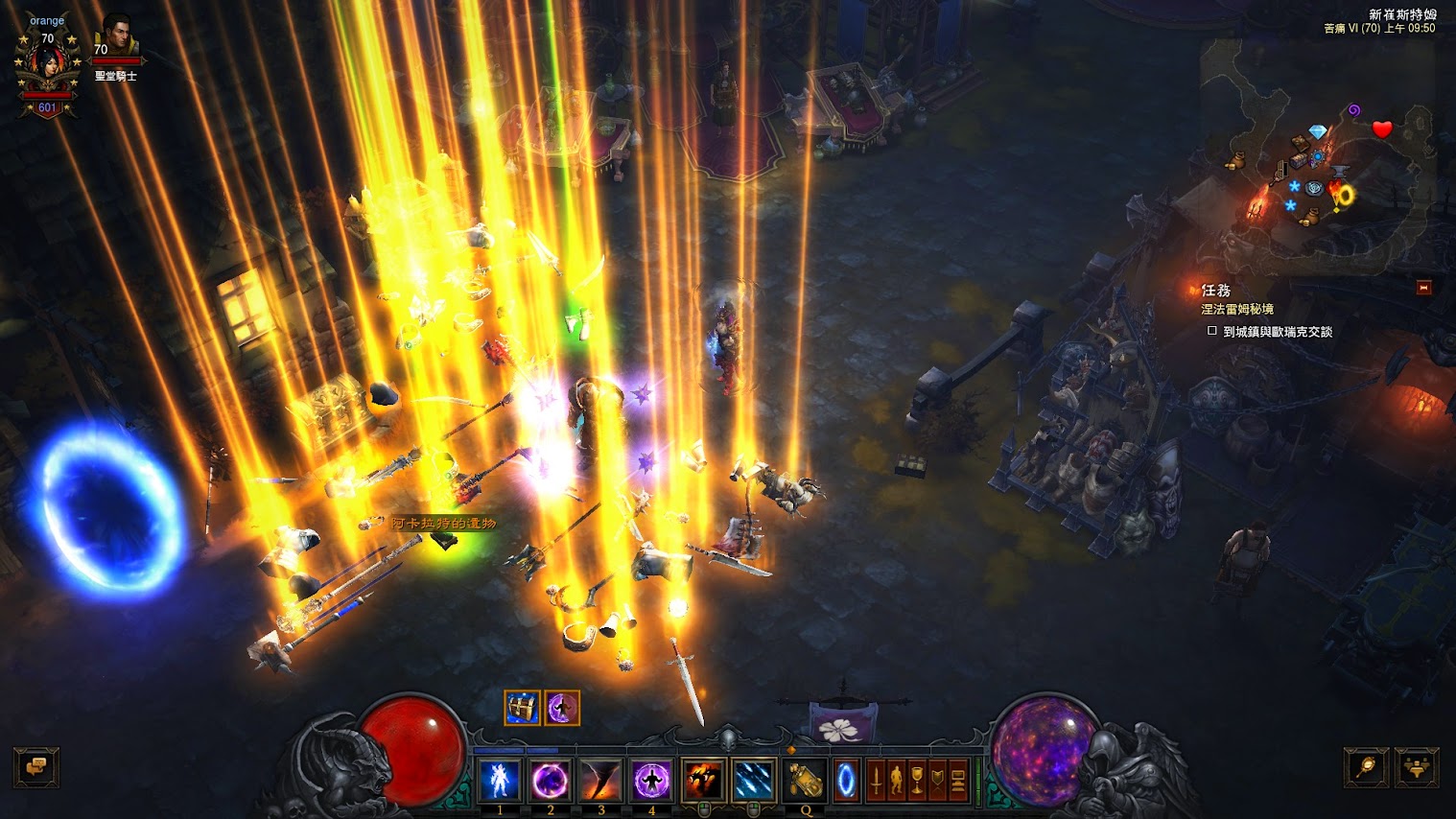Select the blue ice shards right-mouse skill

754,780
